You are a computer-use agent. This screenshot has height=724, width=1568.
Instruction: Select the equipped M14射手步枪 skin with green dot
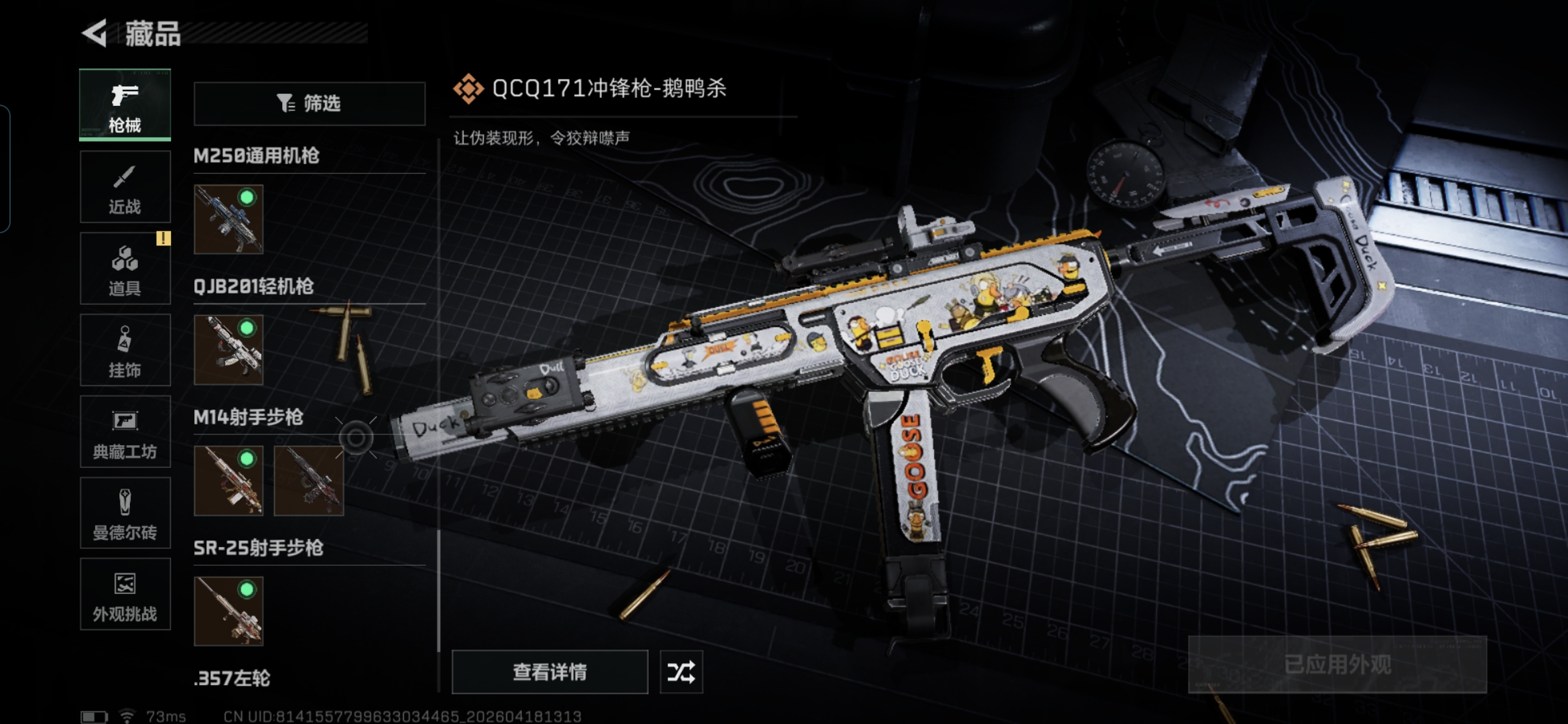228,481
